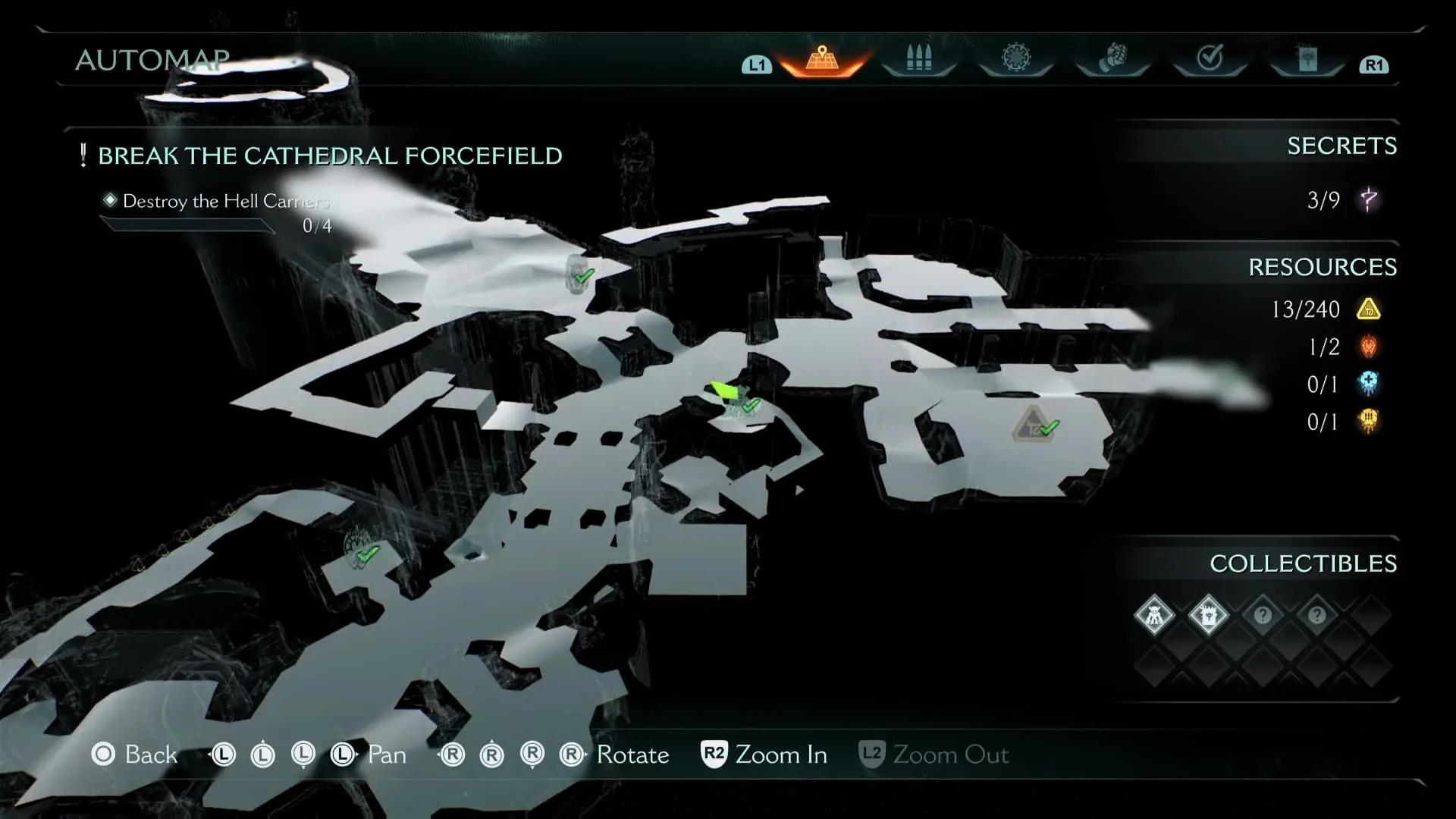This screenshot has width=1456, height=819.
Task: Click the green player arrow on the map
Action: click(x=723, y=391)
